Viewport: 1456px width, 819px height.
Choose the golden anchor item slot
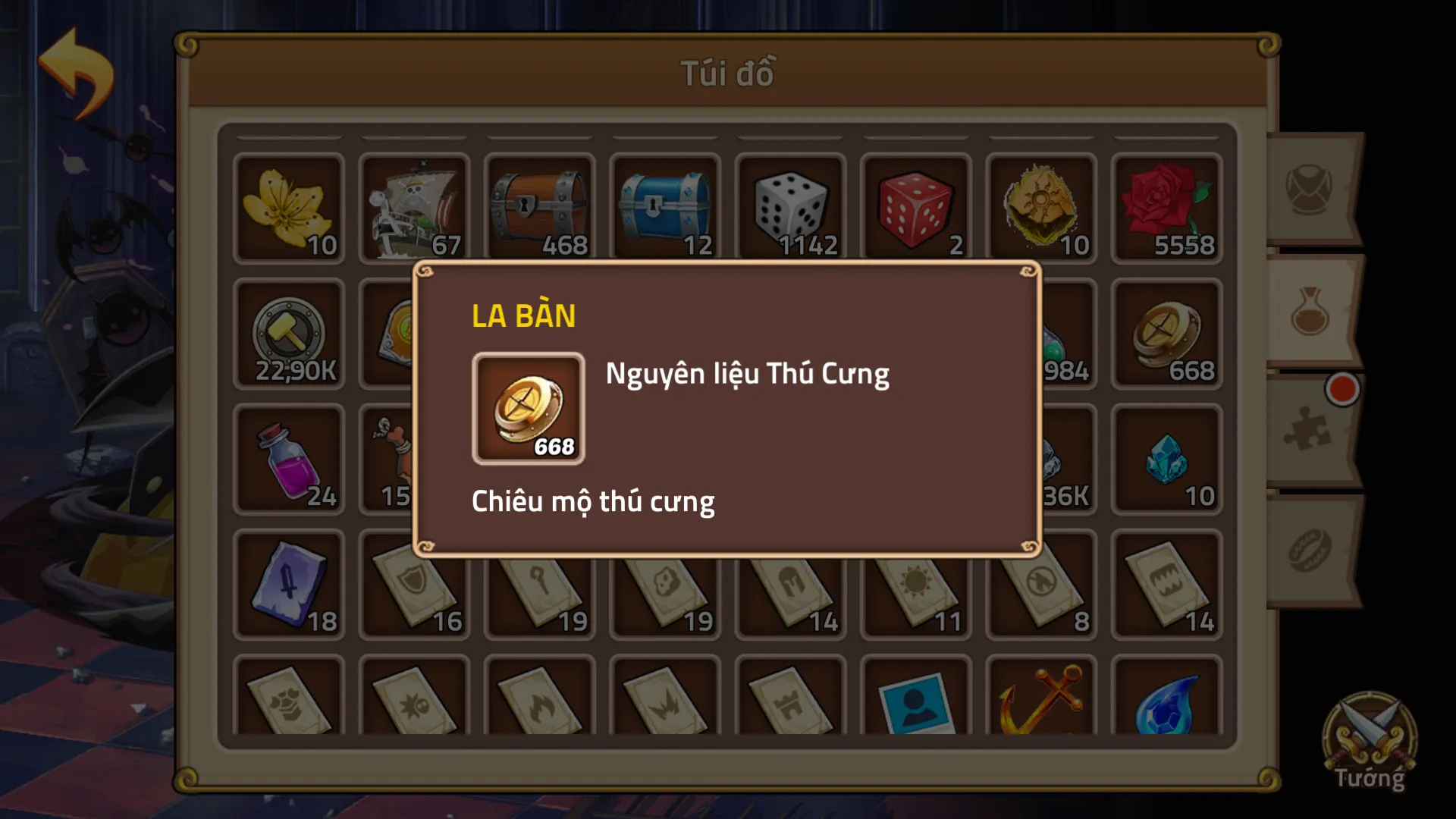pyautogui.click(x=1041, y=698)
